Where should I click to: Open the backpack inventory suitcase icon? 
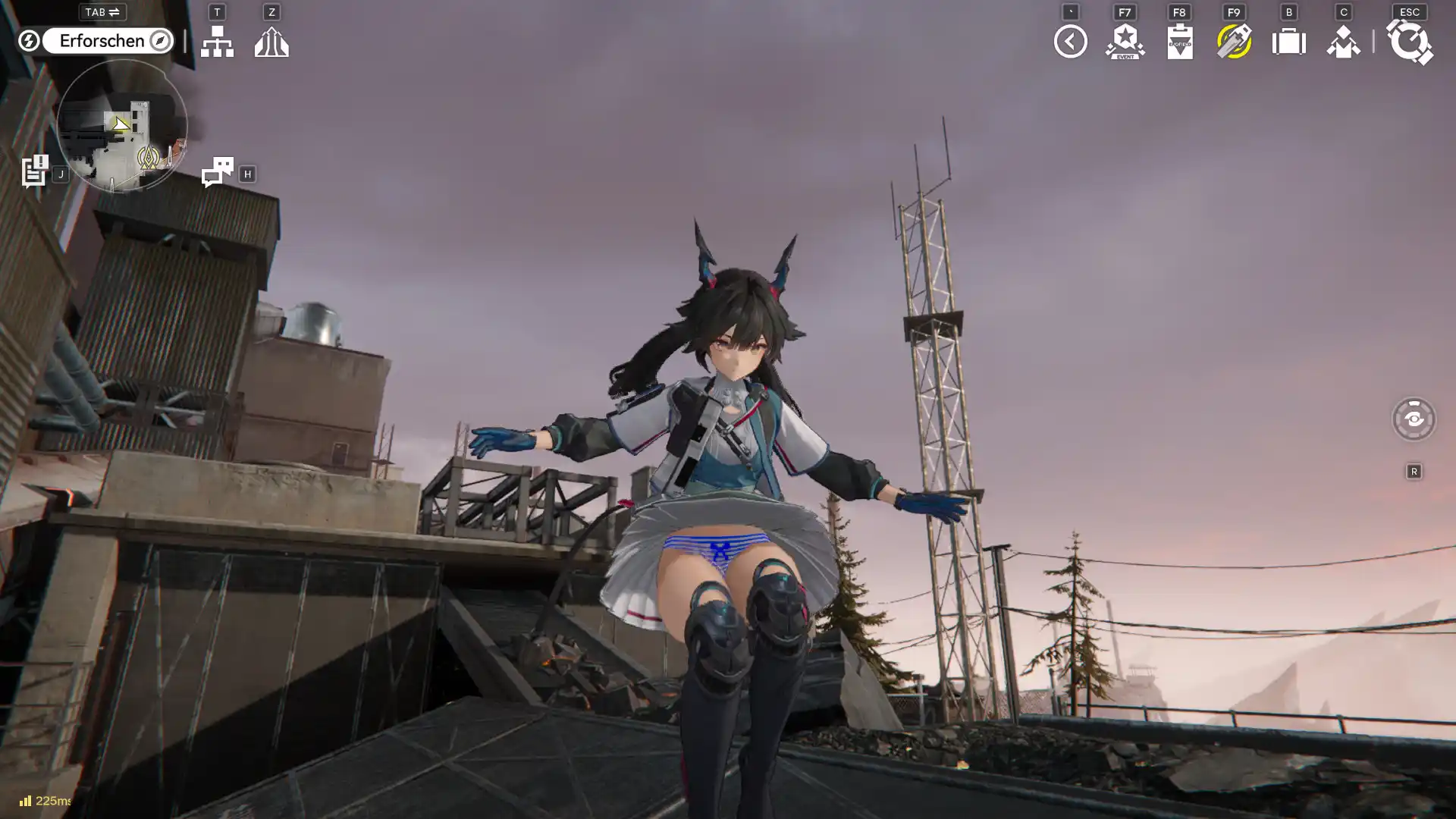1288,42
